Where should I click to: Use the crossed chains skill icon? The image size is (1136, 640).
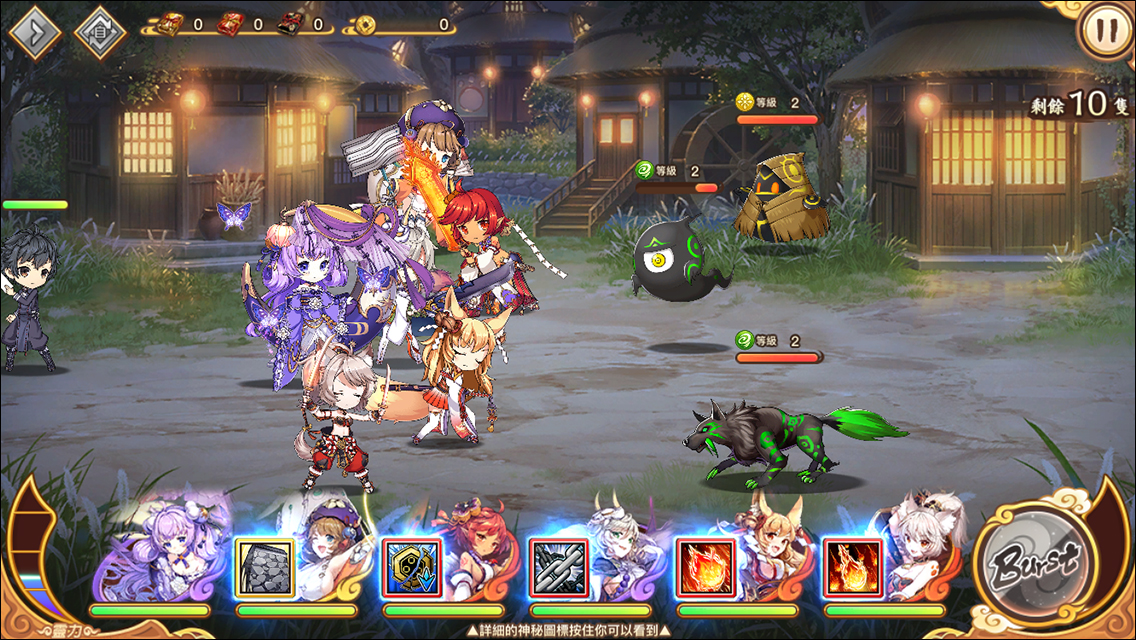point(558,568)
